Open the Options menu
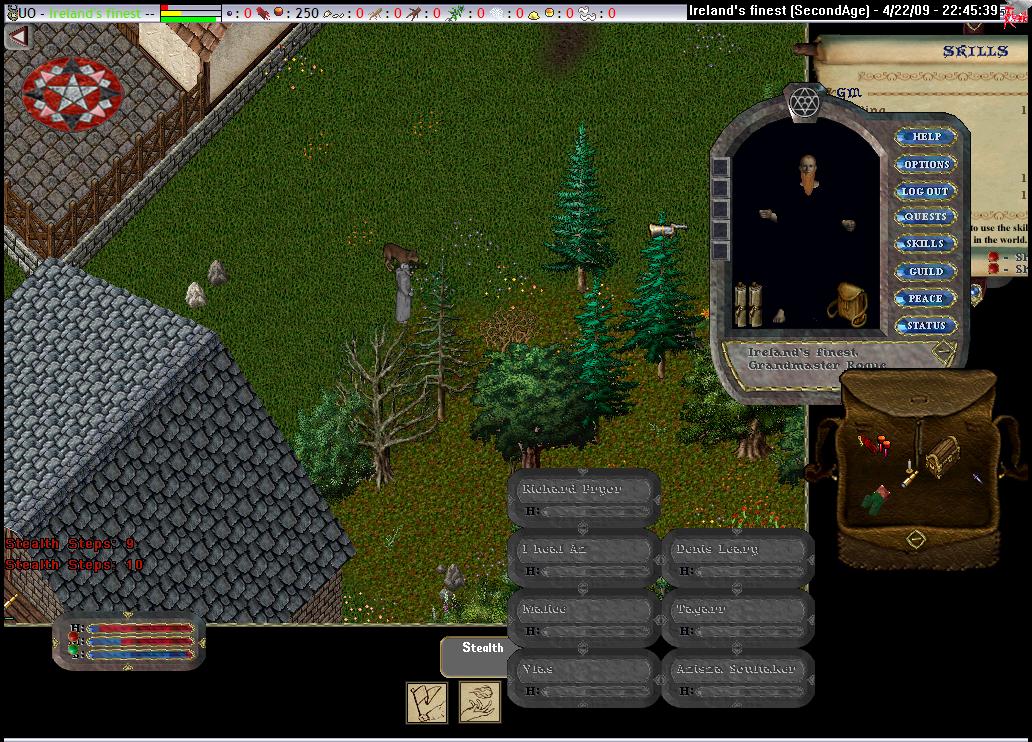 tap(925, 164)
